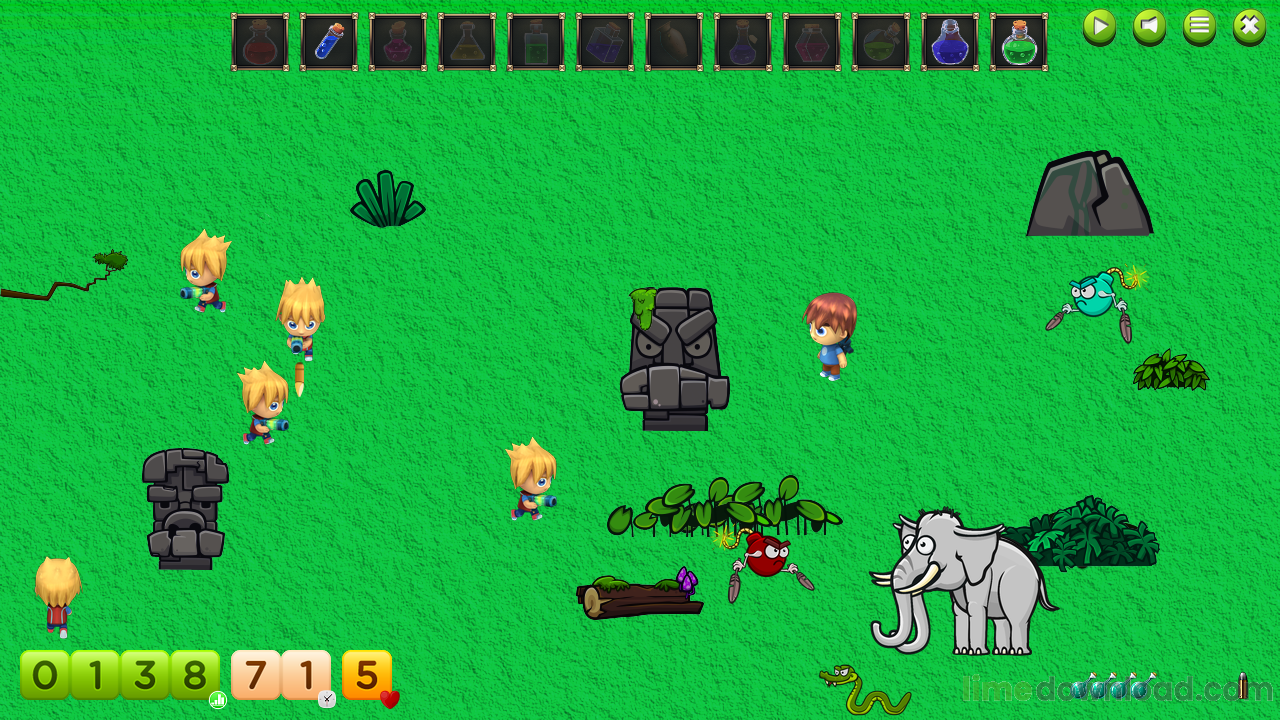This screenshot has height=720, width=1280.
Task: Choose the dimmed brown clay jar slot
Action: pos(674,42)
